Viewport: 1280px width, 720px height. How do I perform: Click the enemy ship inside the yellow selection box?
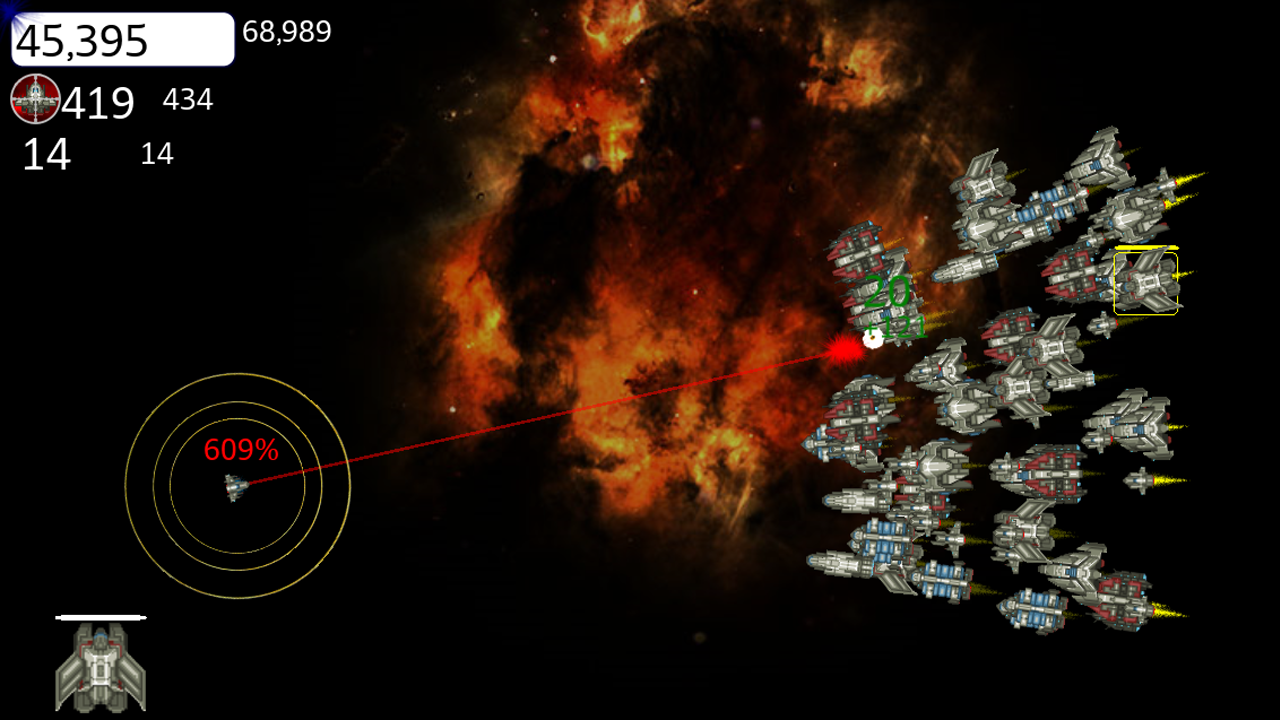point(1145,285)
